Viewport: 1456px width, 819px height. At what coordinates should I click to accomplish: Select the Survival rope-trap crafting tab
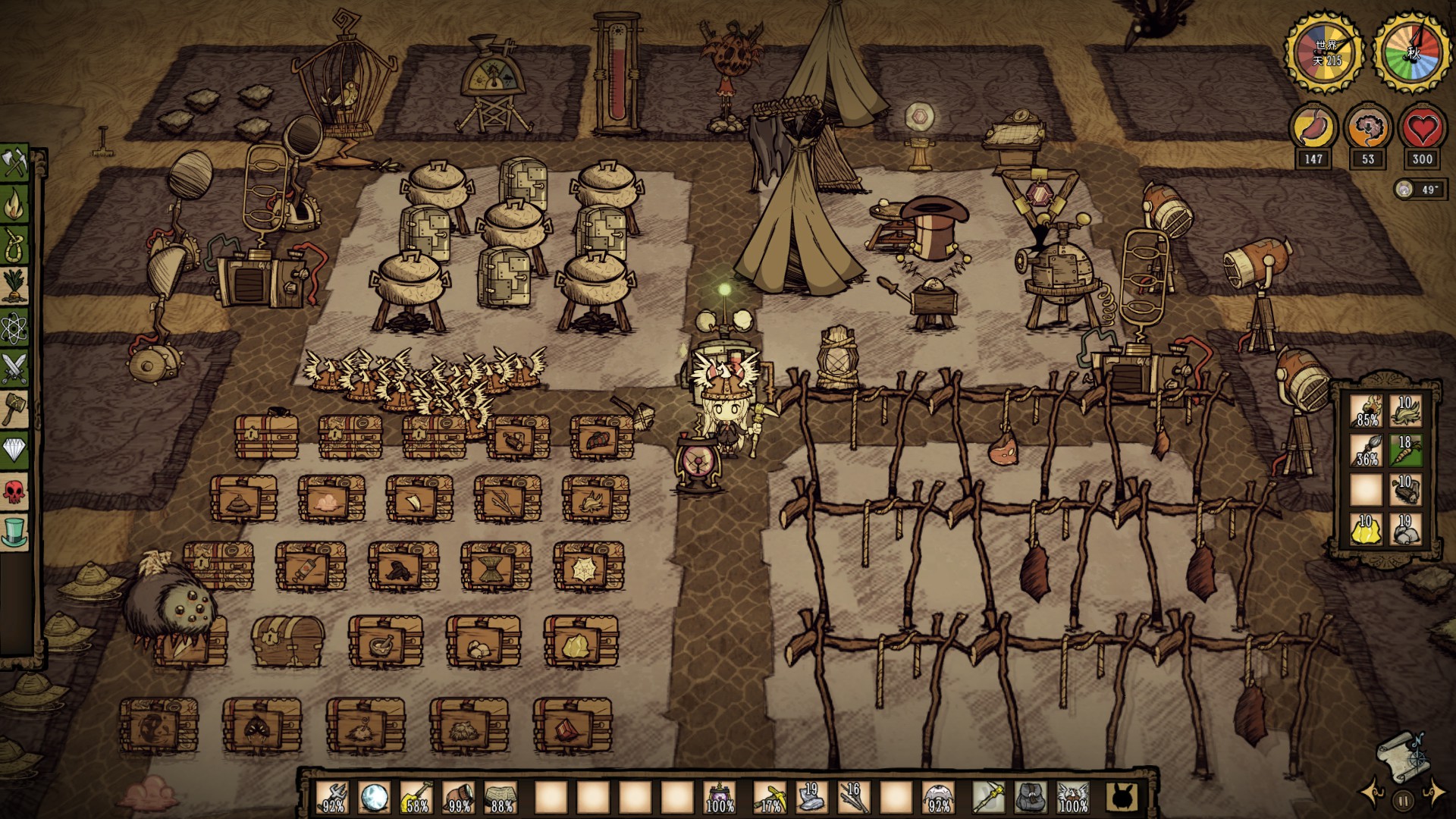pyautogui.click(x=14, y=245)
